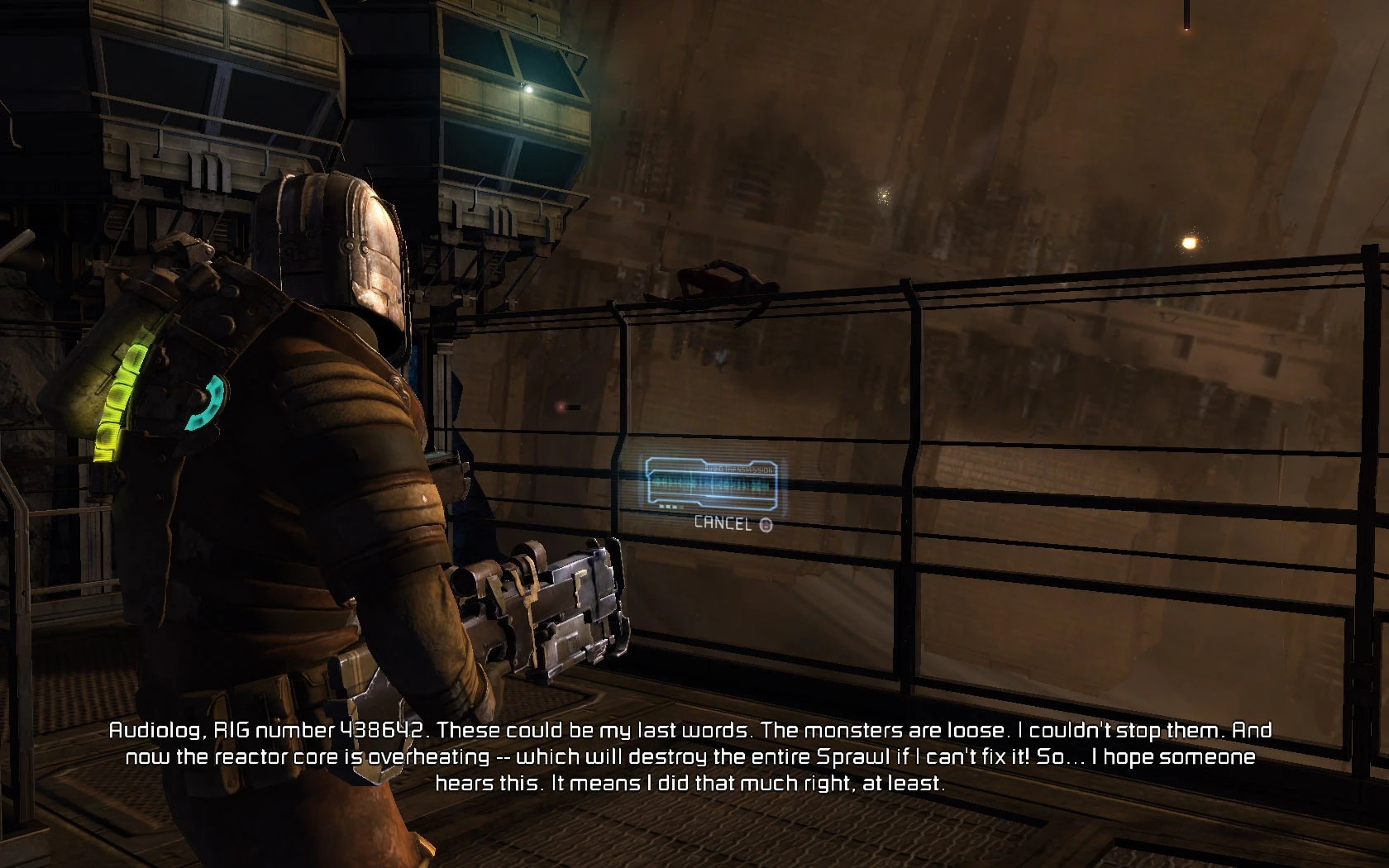Toggle the fourth dimmed segment in the transmission meter
Image resolution: width=1389 pixels, height=868 pixels.
tap(681, 506)
